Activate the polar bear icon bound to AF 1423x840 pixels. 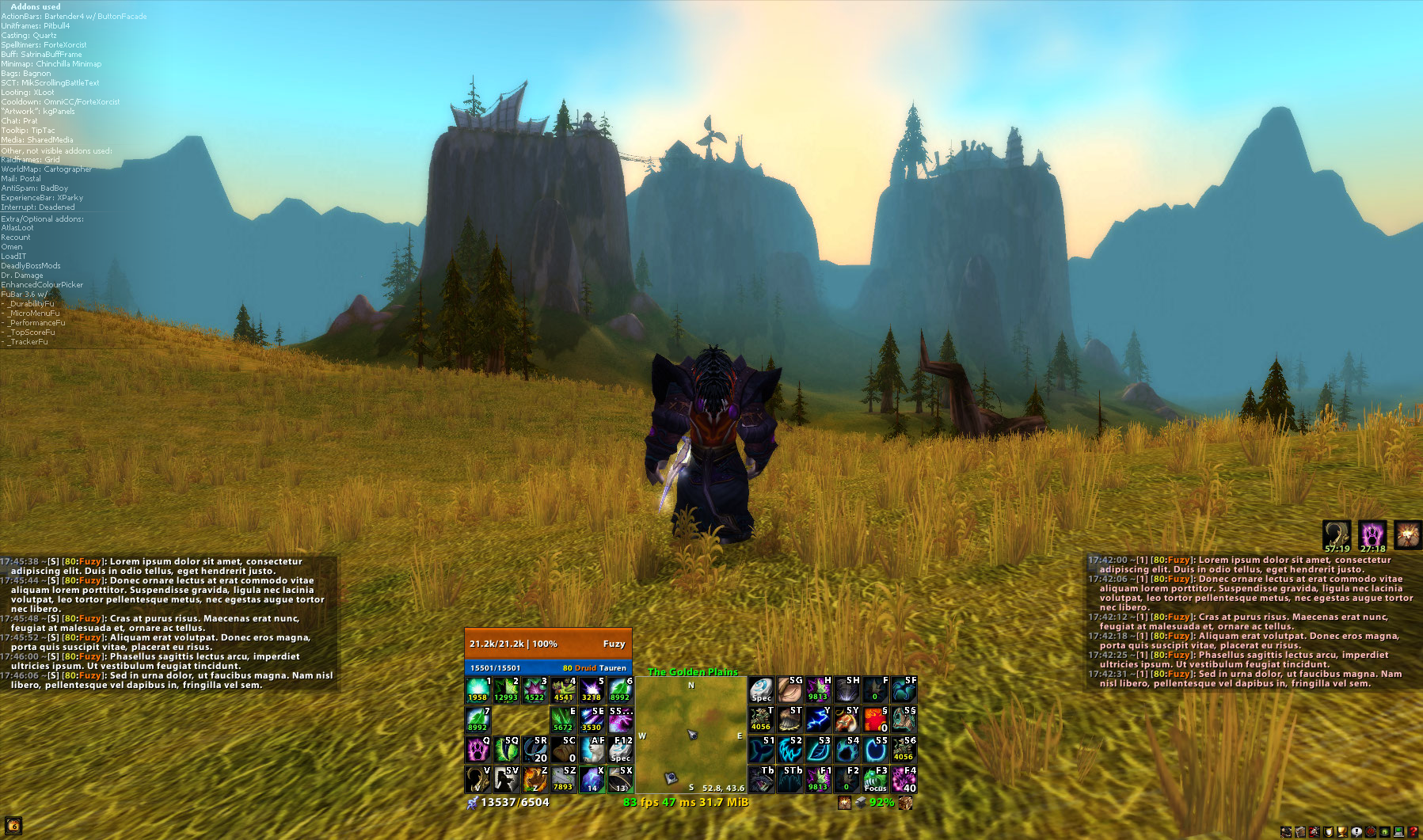(x=592, y=750)
